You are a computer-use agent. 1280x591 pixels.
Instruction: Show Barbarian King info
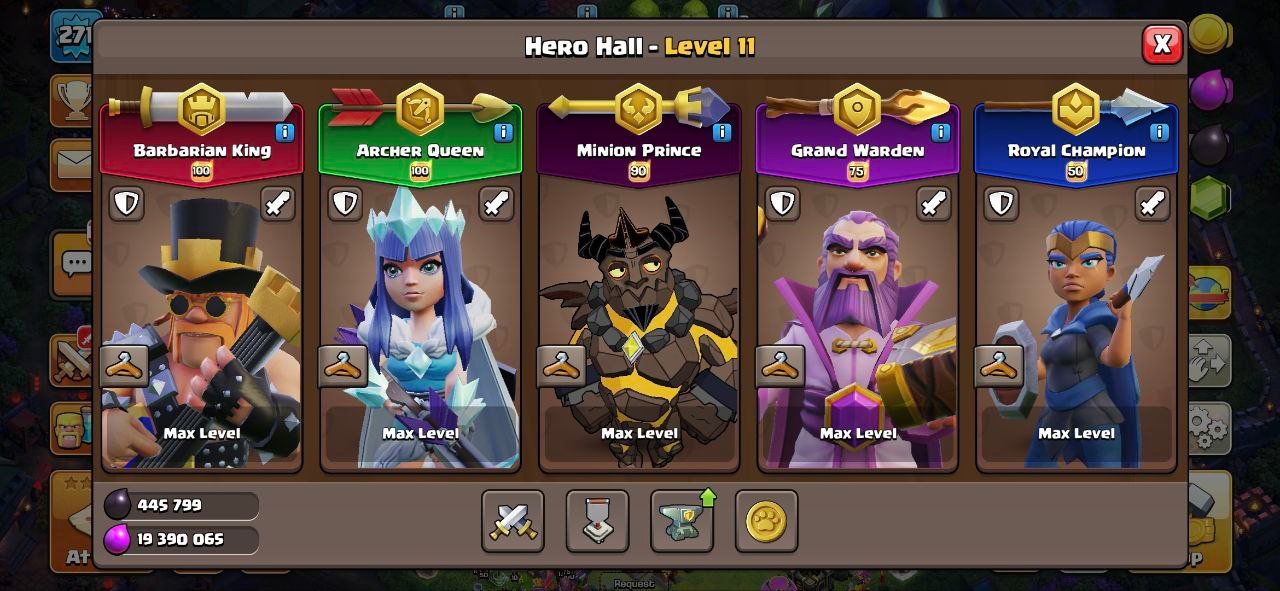coord(285,132)
